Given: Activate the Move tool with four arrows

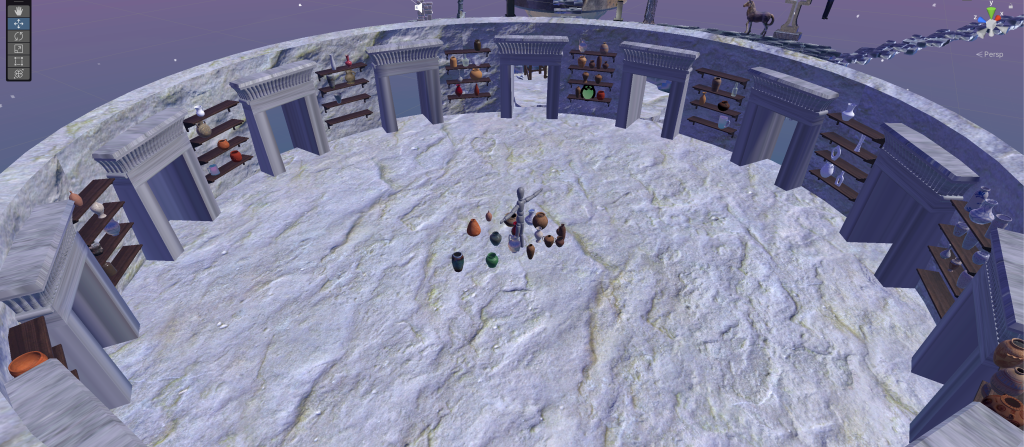Looking at the screenshot, I should (x=18, y=21).
